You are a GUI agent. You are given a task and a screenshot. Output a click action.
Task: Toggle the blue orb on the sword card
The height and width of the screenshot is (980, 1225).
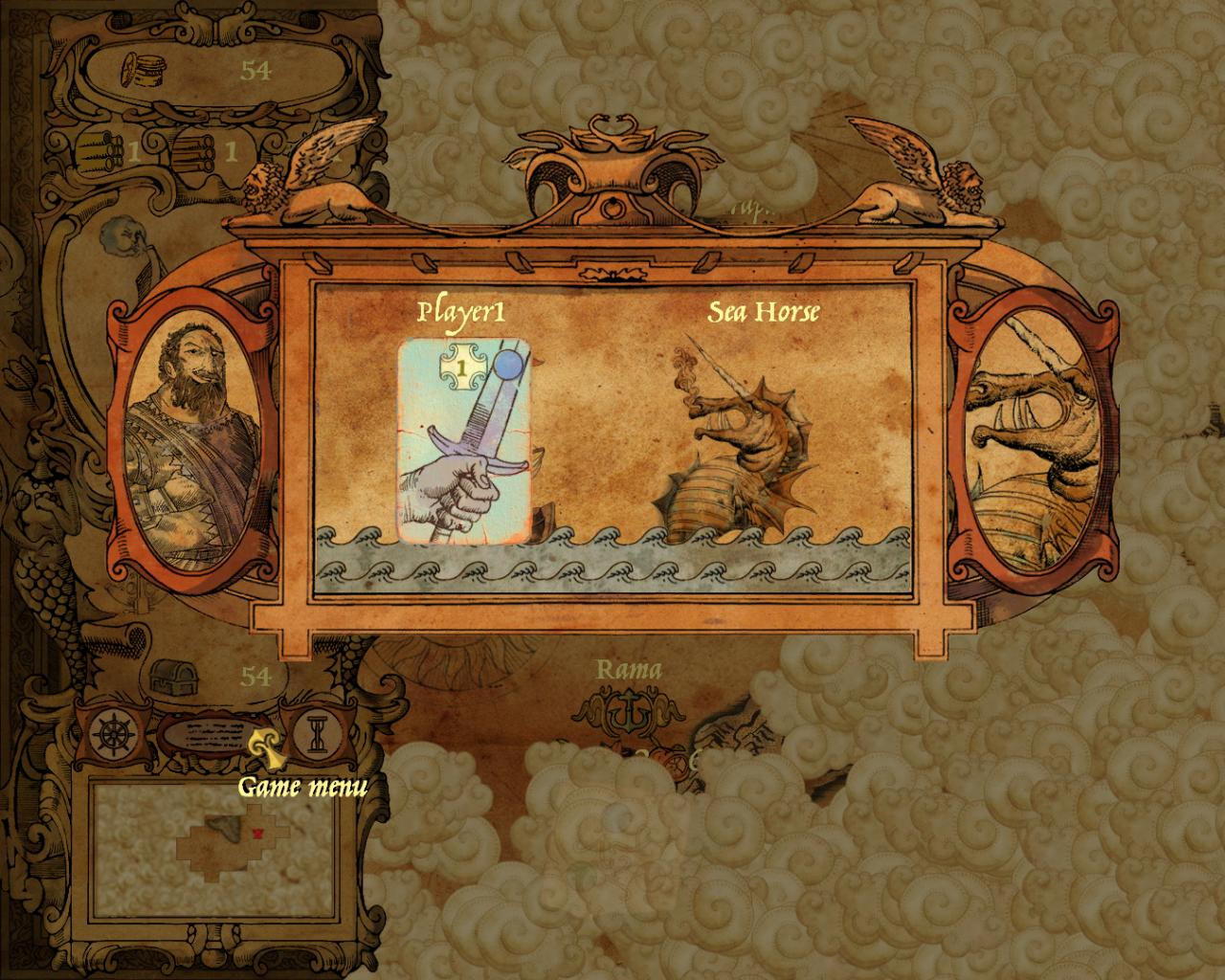pyautogui.click(x=508, y=365)
